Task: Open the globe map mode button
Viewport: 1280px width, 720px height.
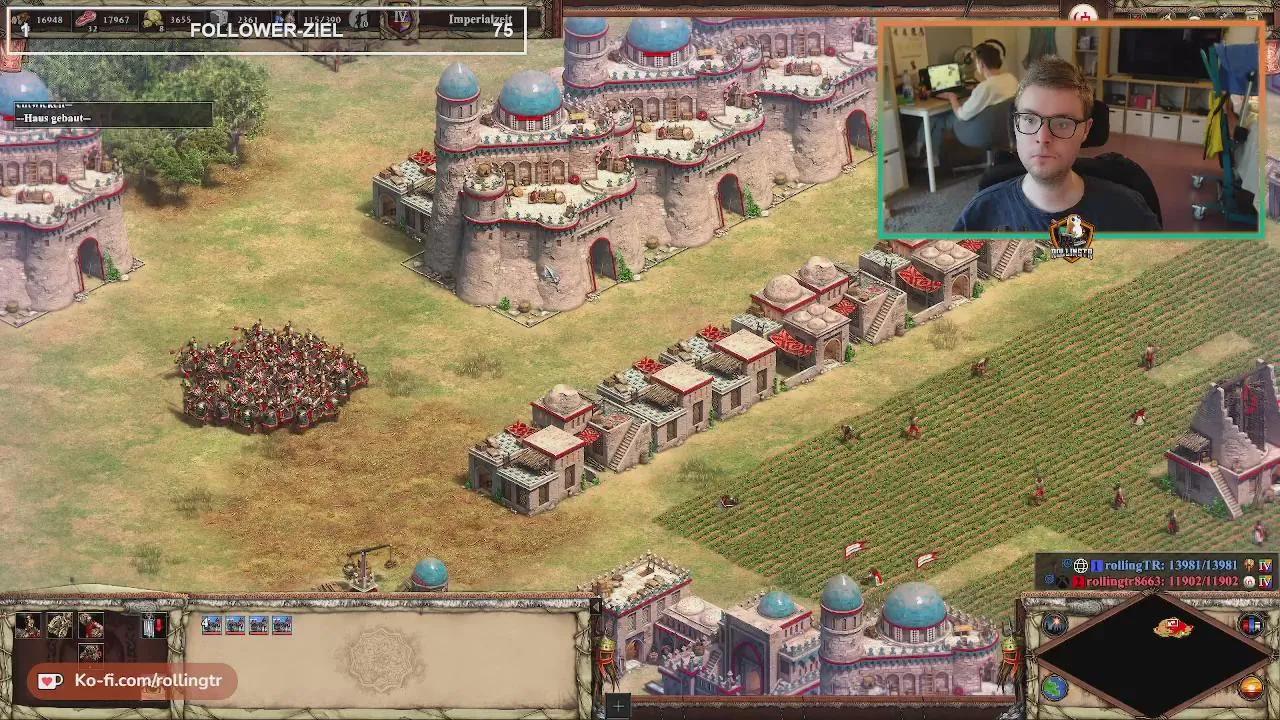Action: click(1055, 687)
